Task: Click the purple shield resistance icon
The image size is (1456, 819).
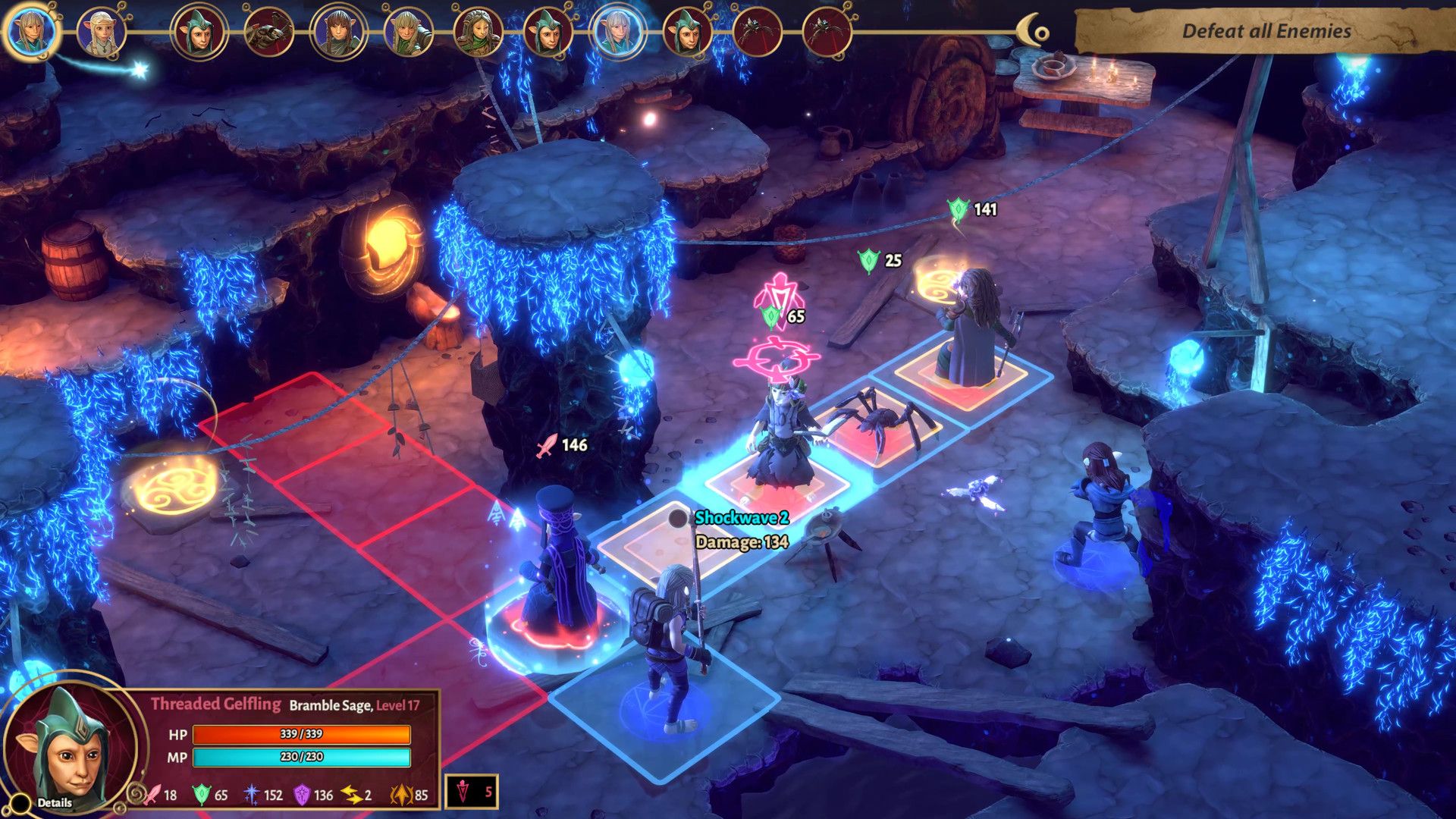Action: (303, 796)
